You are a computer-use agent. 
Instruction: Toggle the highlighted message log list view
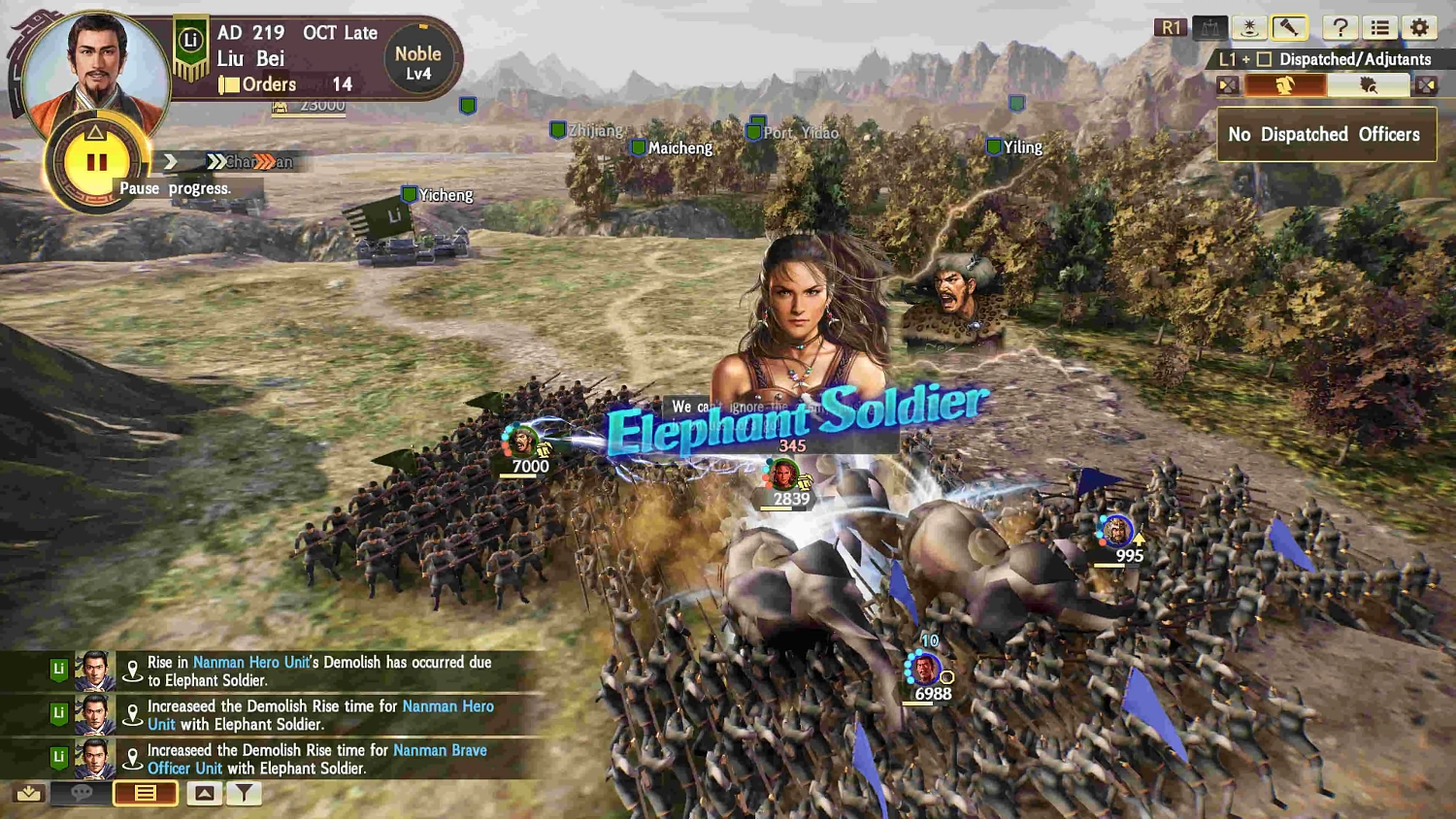click(x=144, y=793)
